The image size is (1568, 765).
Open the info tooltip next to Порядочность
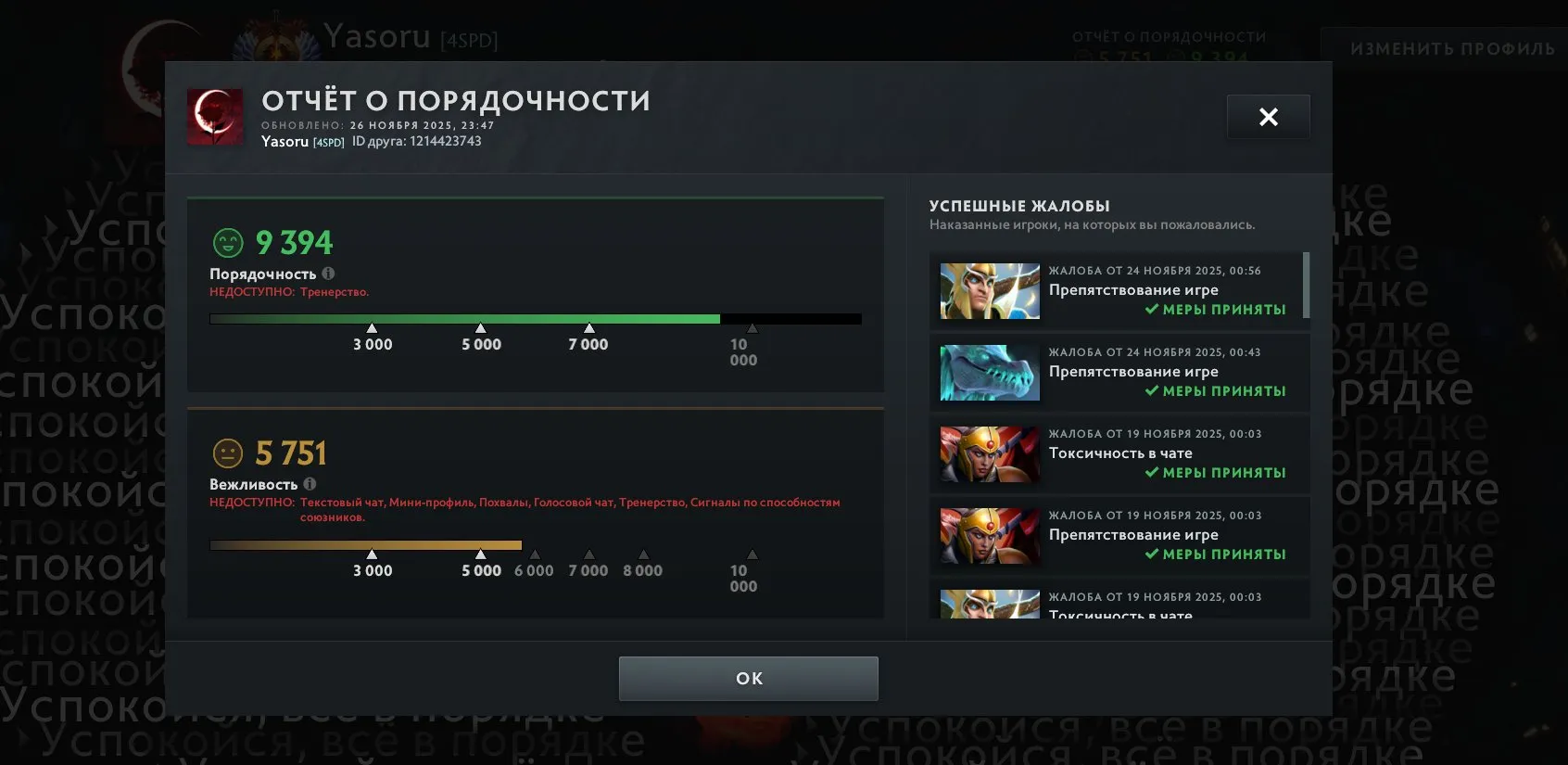(331, 273)
